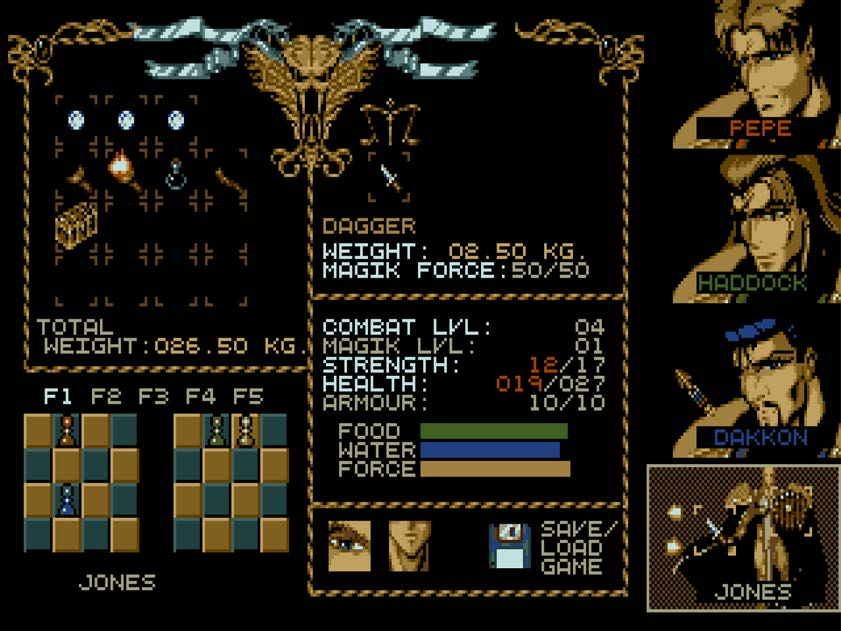Select the F5 formation tab
The height and width of the screenshot is (631, 841).
tap(247, 397)
